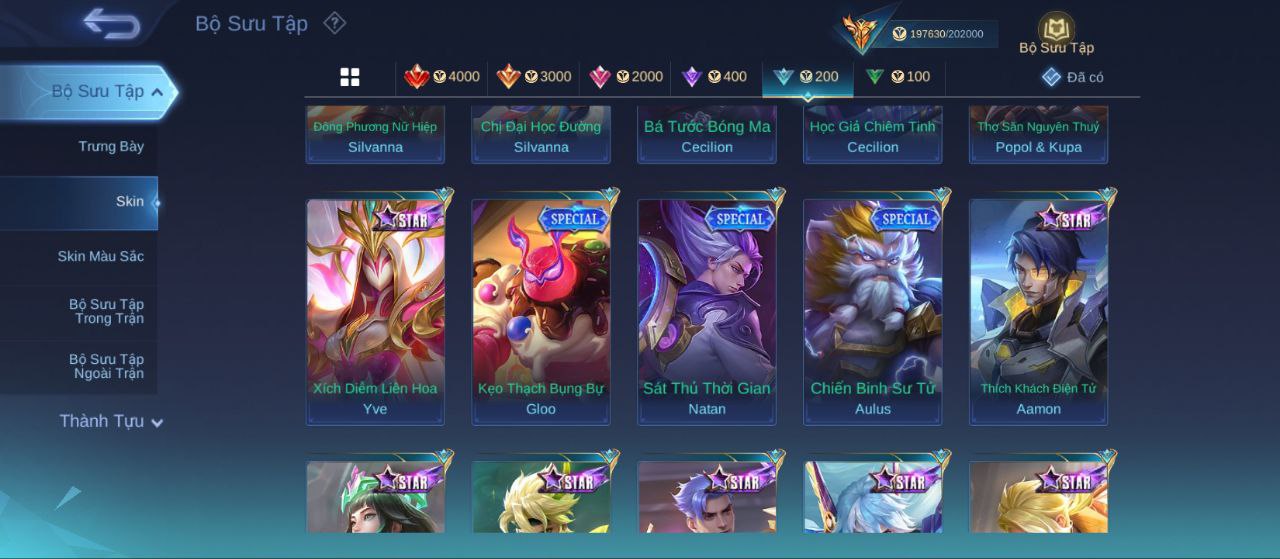Toggle the Đã có owned filter
Image resolution: width=1280 pixels, height=559 pixels.
coord(1073,77)
